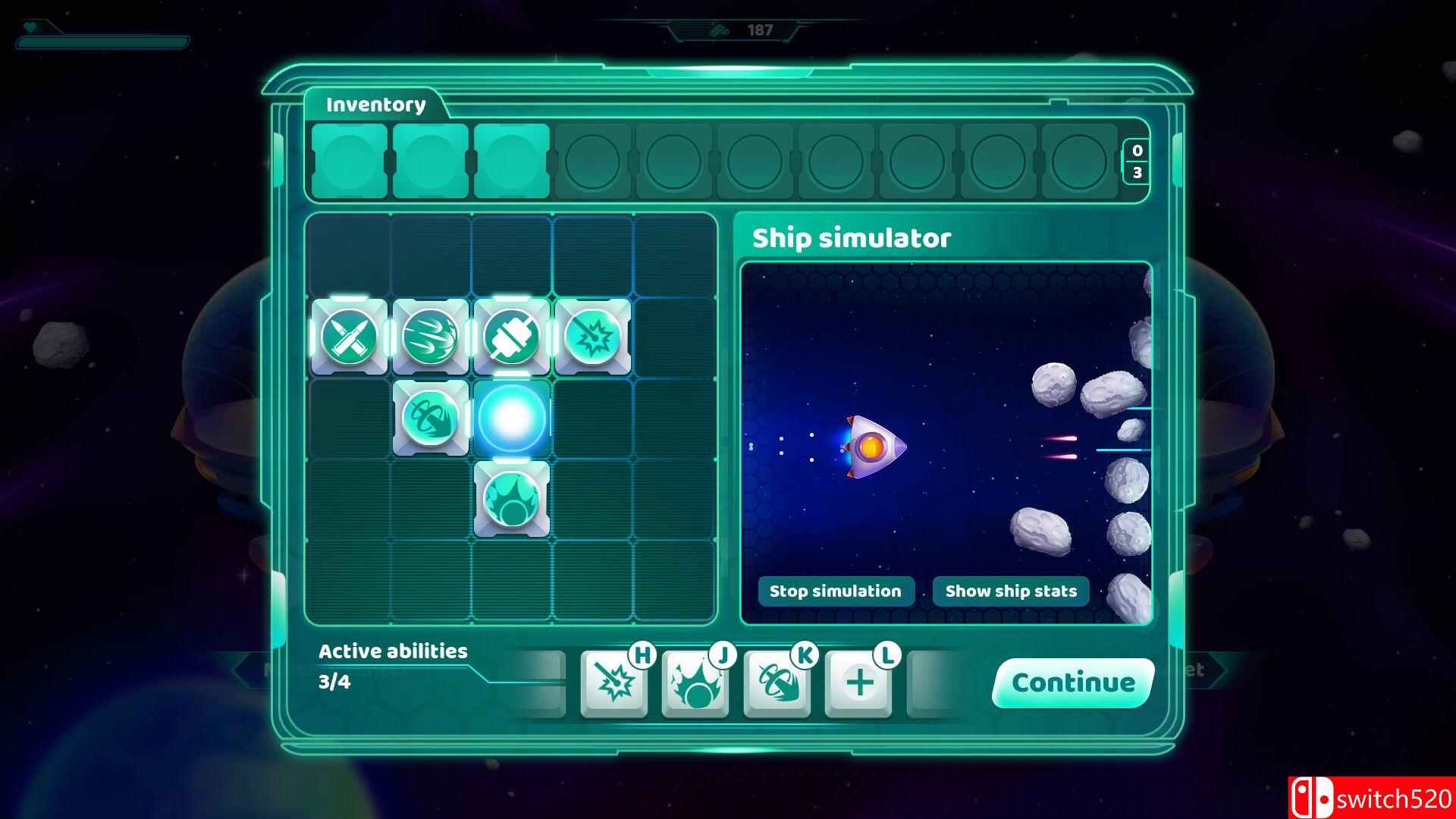Click the triple projectile module tile
Screen dimensions: 1456x819
click(431, 336)
